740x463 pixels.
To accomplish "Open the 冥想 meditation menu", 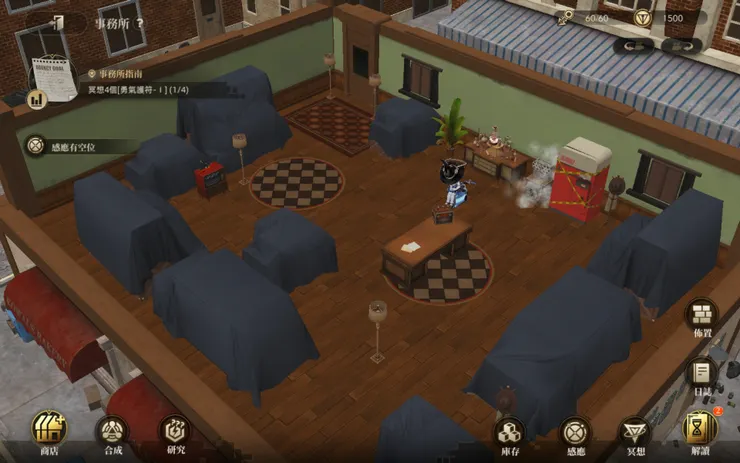I will [636, 434].
